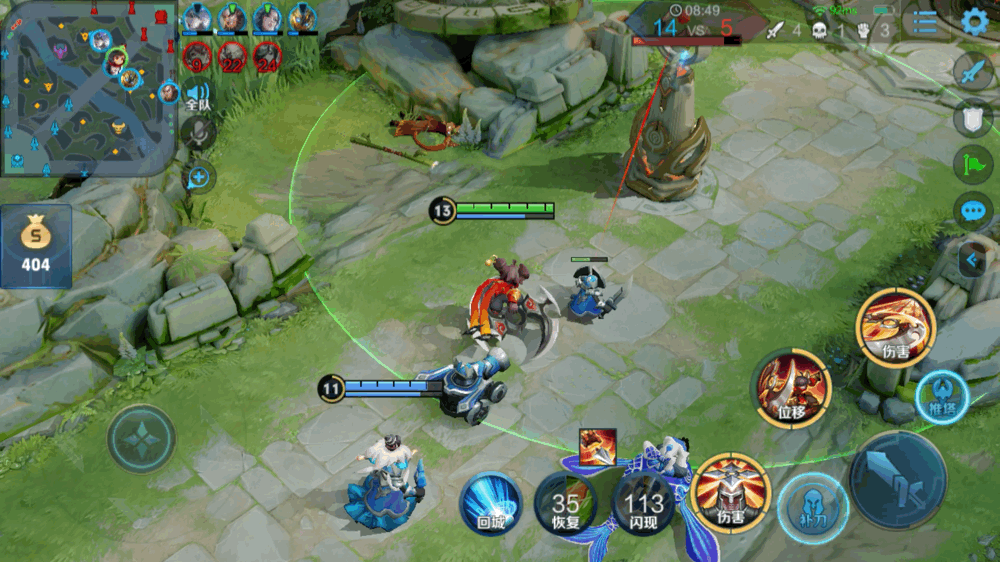Screen dimensions: 1000x562
Task: Tap the blue sword attack signal
Action: (x=973, y=71)
